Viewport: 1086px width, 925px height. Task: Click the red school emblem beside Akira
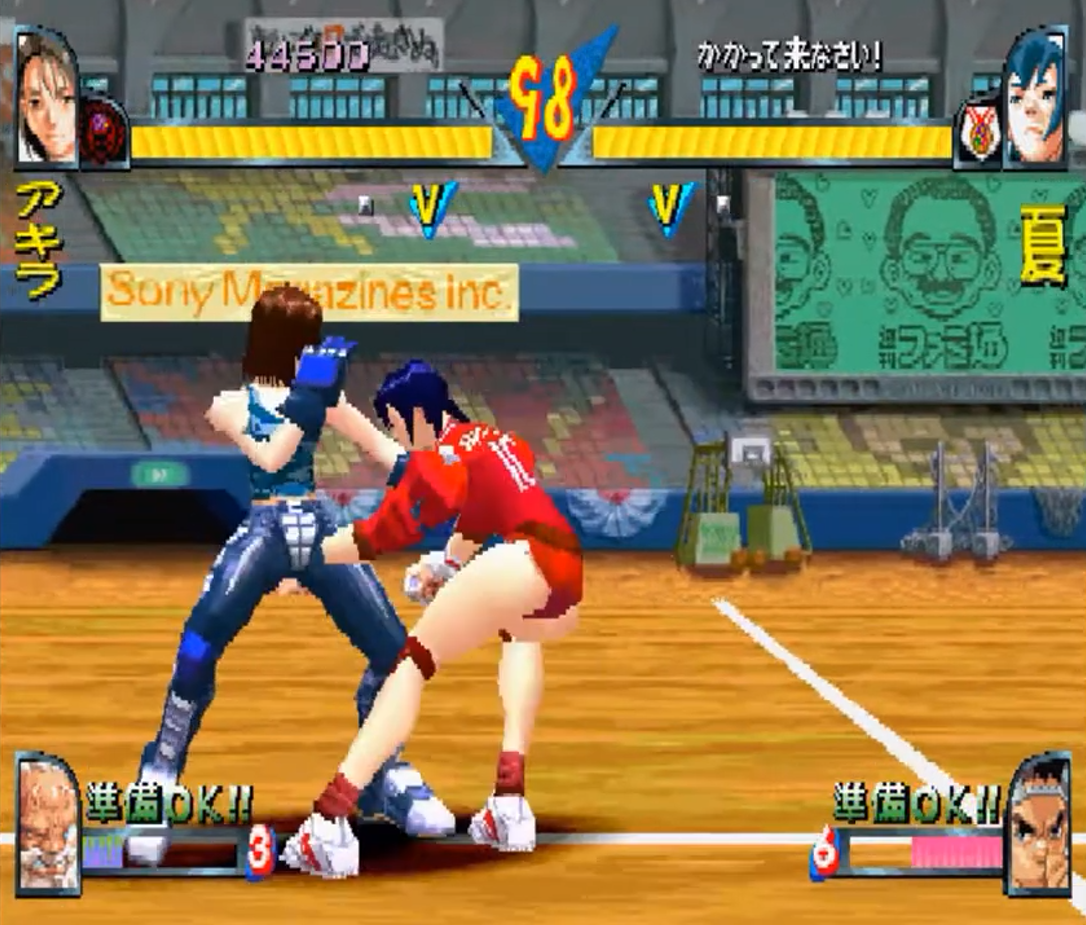click(102, 133)
